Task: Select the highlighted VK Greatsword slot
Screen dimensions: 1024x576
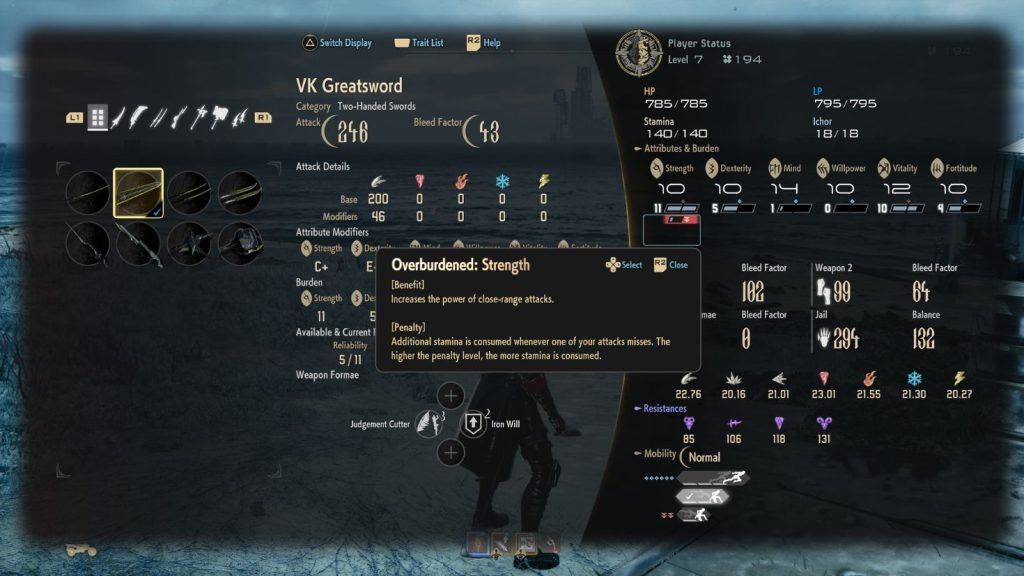Action: click(138, 192)
